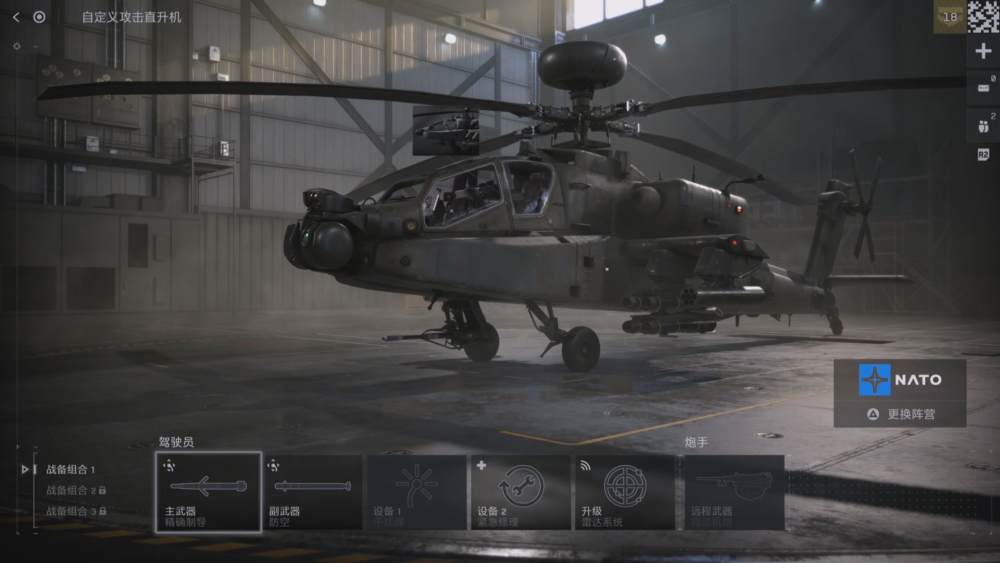Select the gunner's 远程武器 slot
This screenshot has height=563, width=1000.
coord(734,492)
